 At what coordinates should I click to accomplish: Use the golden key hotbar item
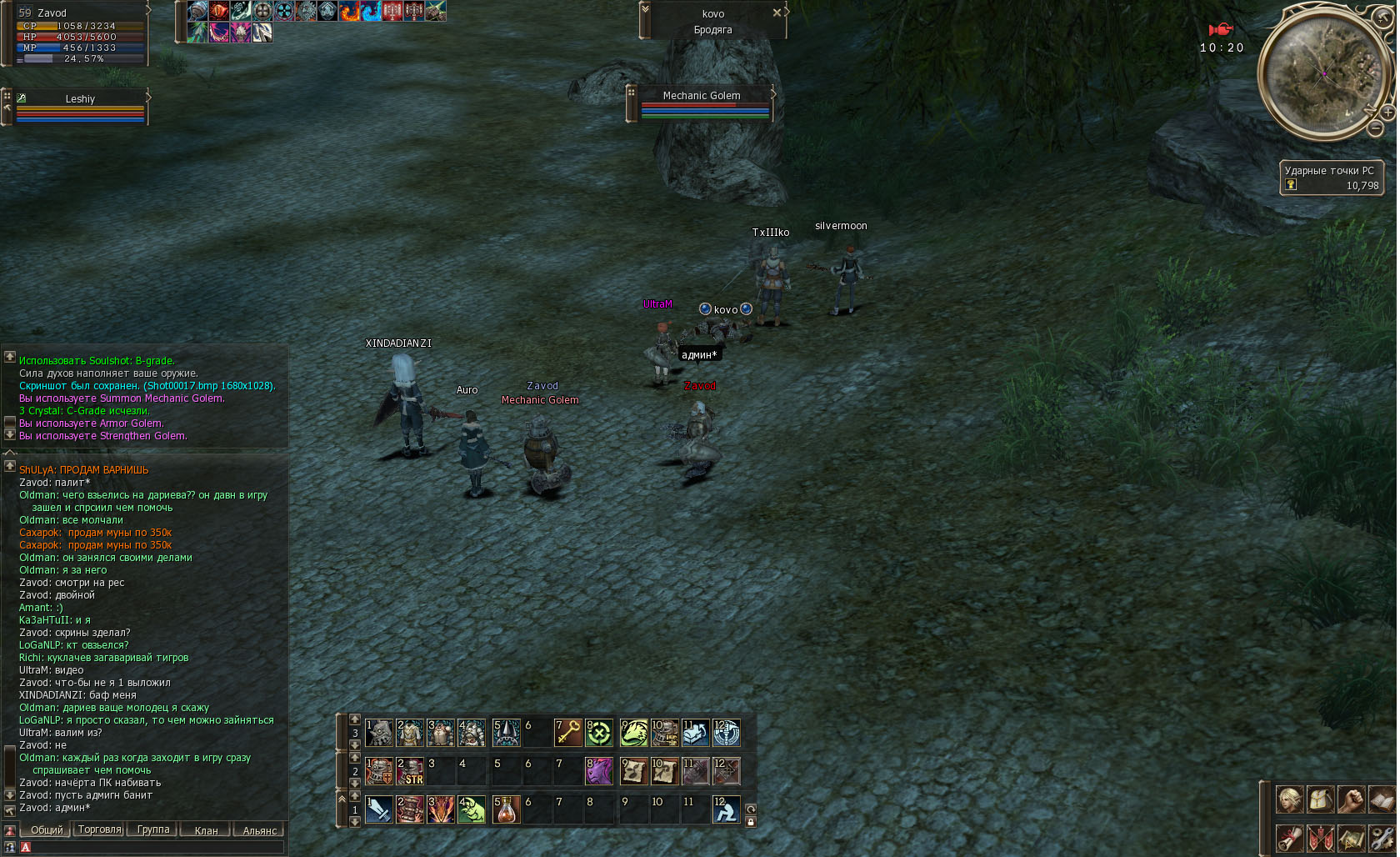point(568,733)
